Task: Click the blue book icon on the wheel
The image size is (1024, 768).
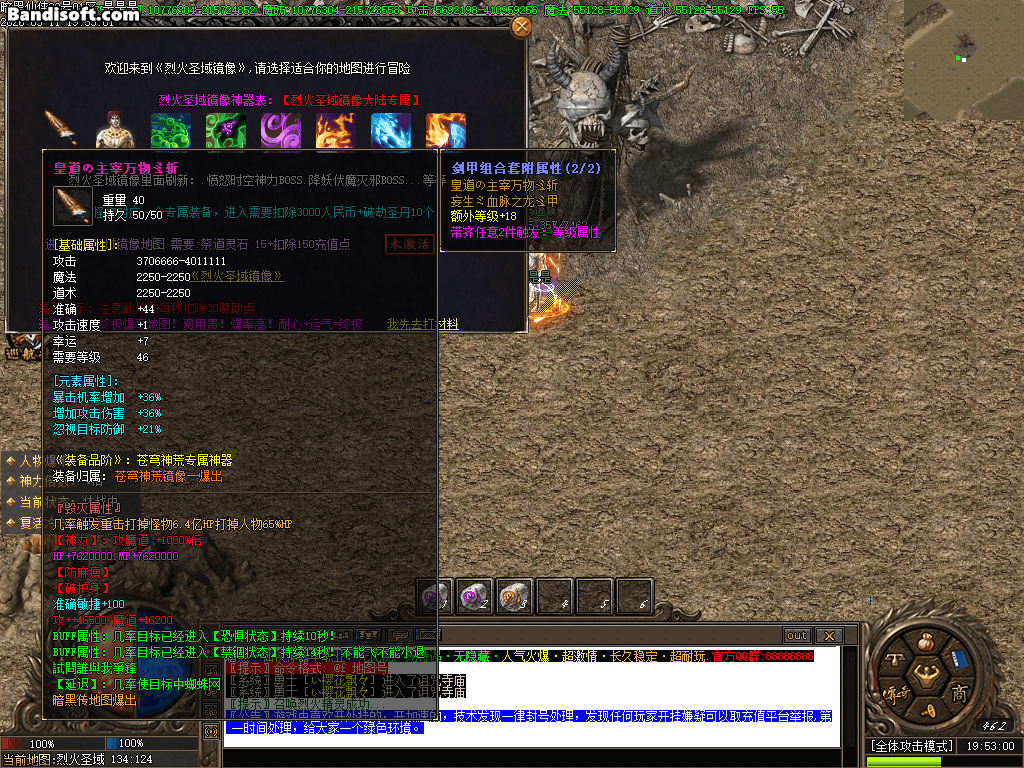Action: [x=960, y=660]
